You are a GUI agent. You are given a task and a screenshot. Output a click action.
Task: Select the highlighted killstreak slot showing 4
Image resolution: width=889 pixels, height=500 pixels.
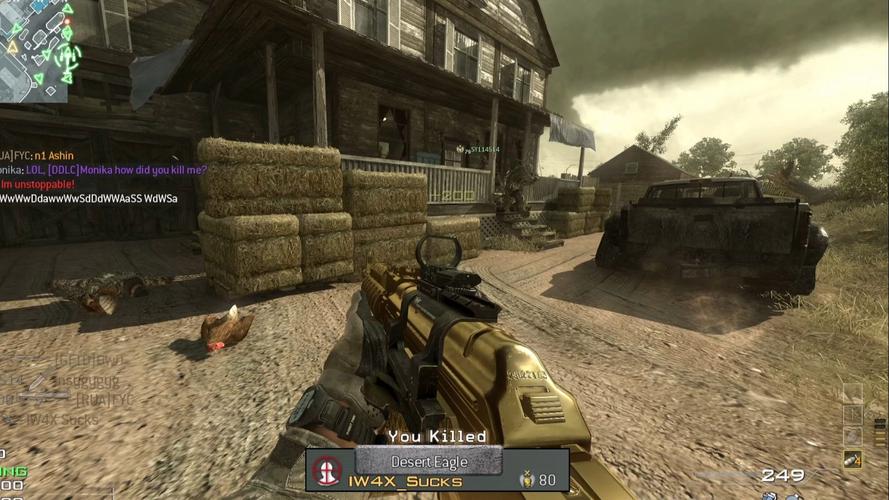pos(852,458)
